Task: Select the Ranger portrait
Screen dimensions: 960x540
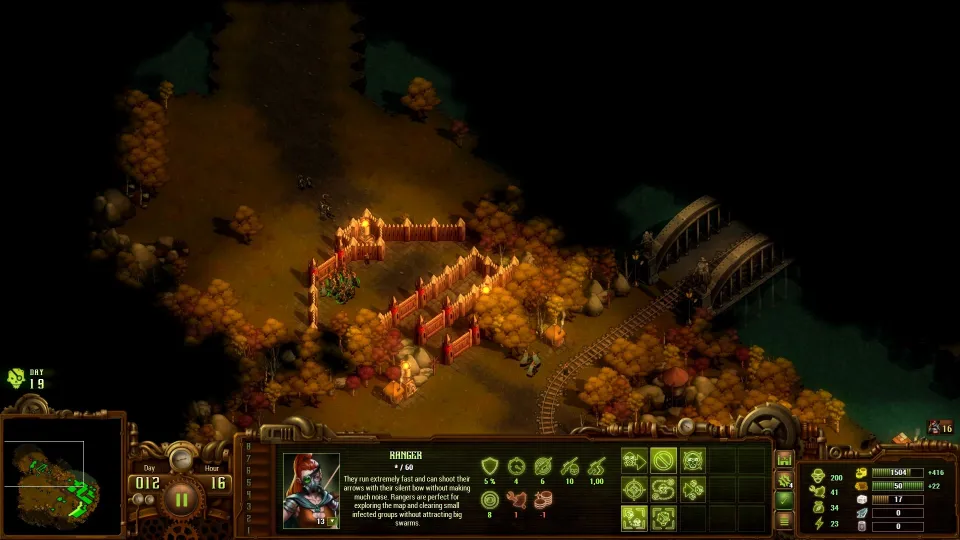Action: click(311, 488)
